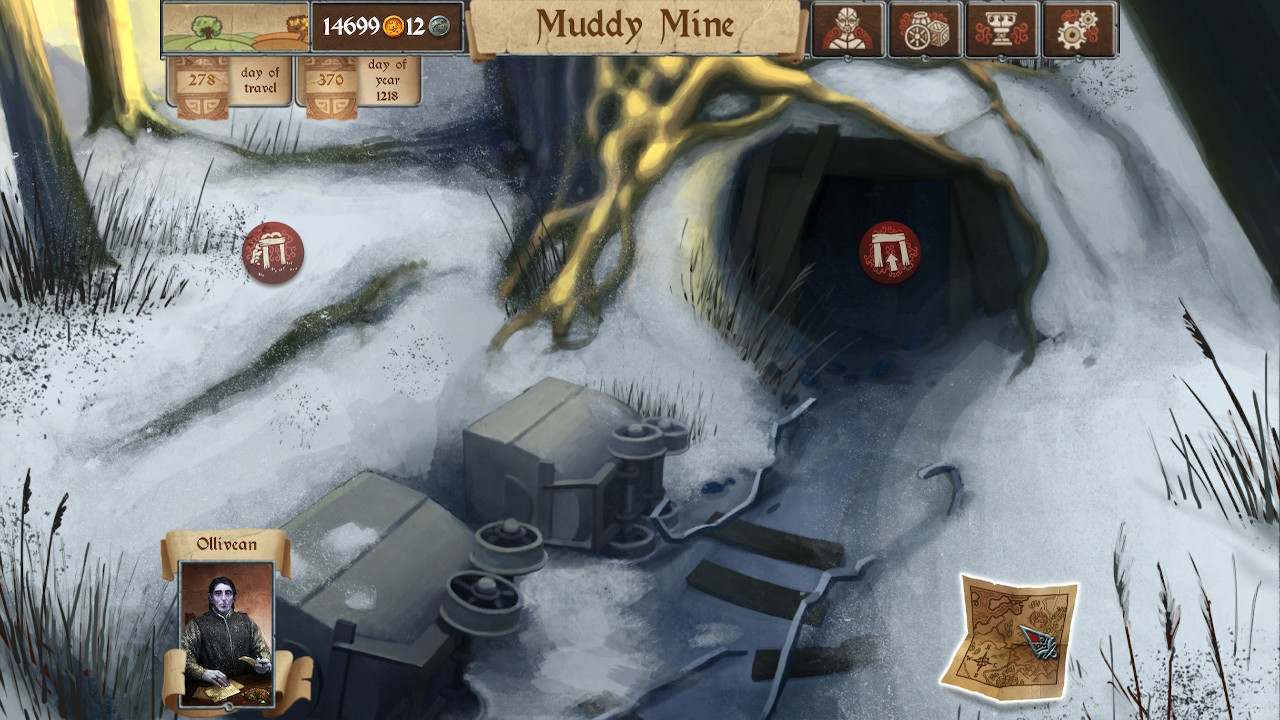1280x720 pixels.
Task: Click the landscape scenery panel top-left
Action: point(235,28)
